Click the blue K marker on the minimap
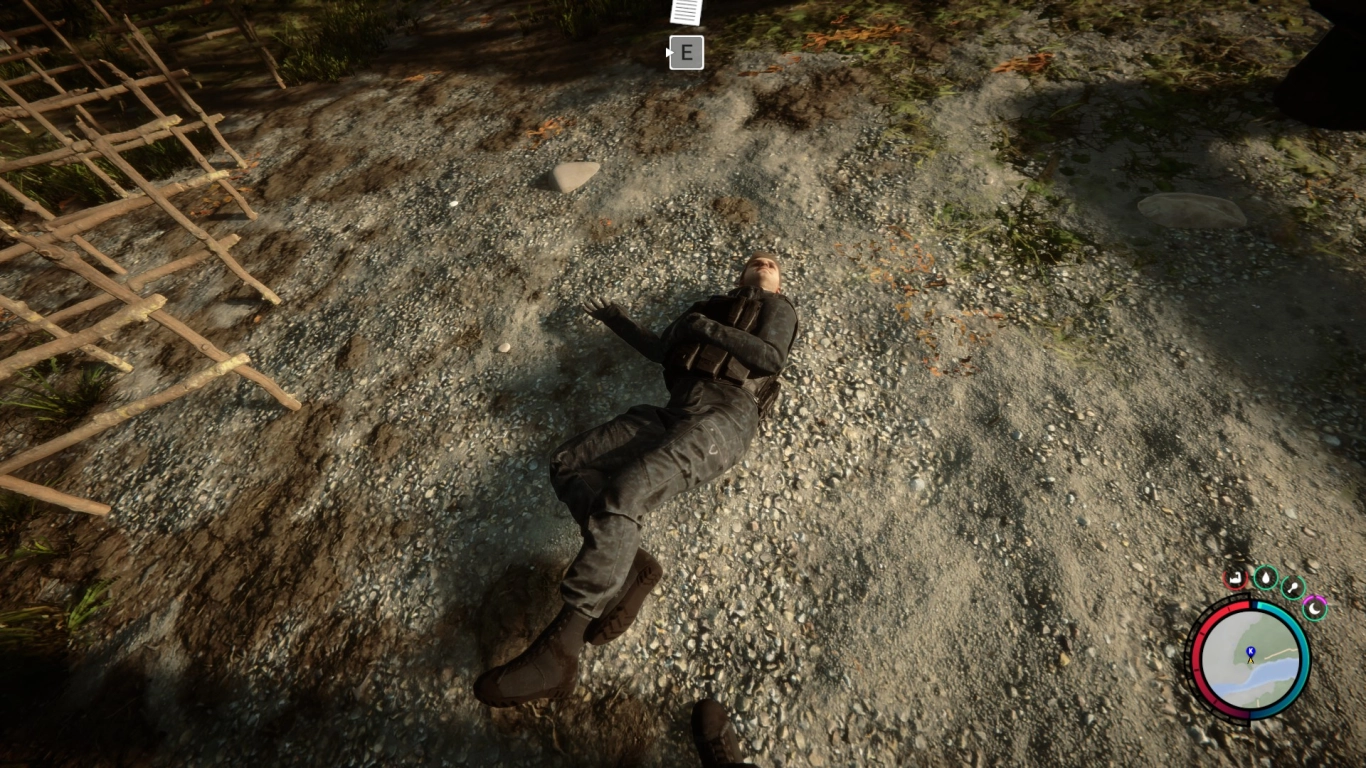 click(1250, 650)
